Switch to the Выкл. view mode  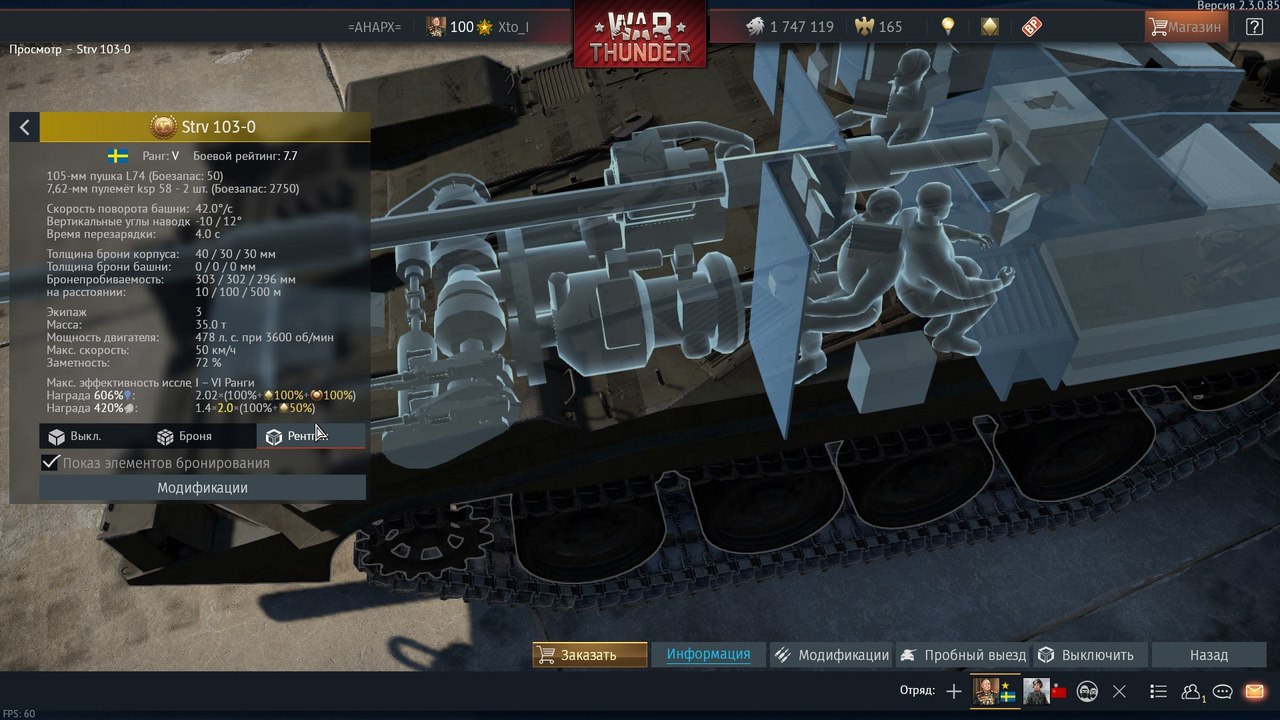pyautogui.click(x=76, y=436)
